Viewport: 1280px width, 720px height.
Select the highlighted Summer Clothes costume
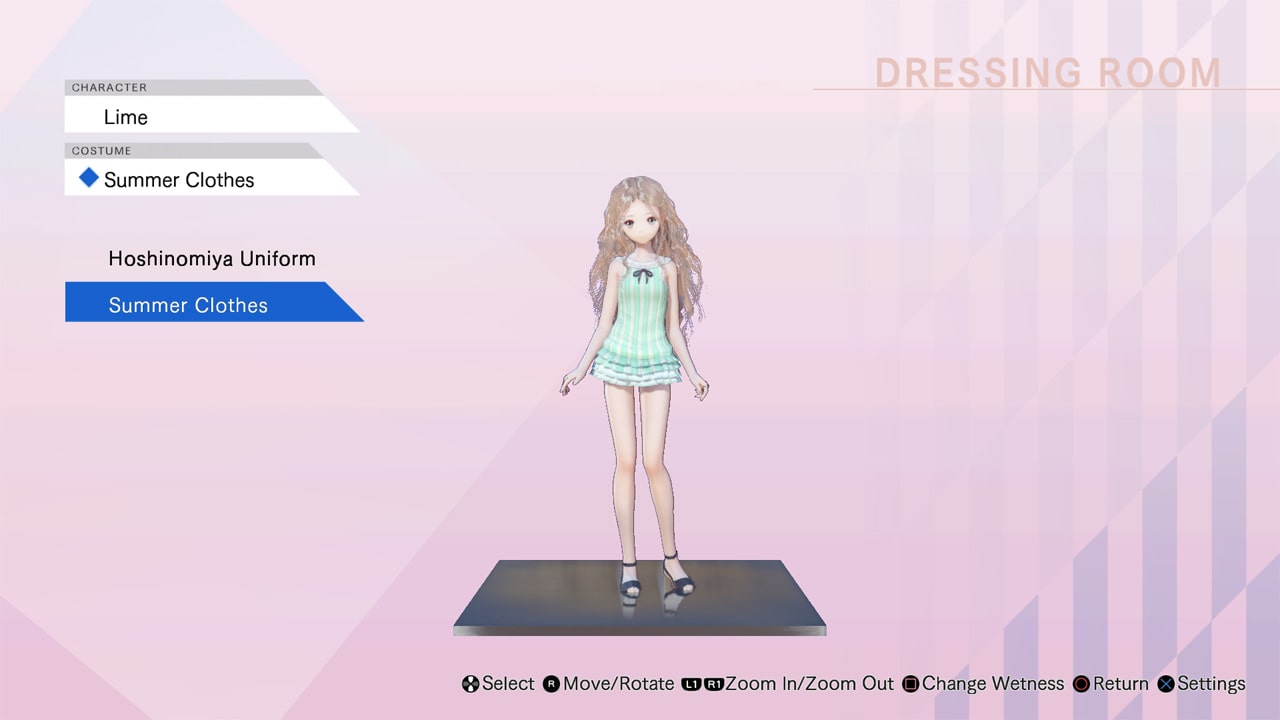click(x=188, y=304)
